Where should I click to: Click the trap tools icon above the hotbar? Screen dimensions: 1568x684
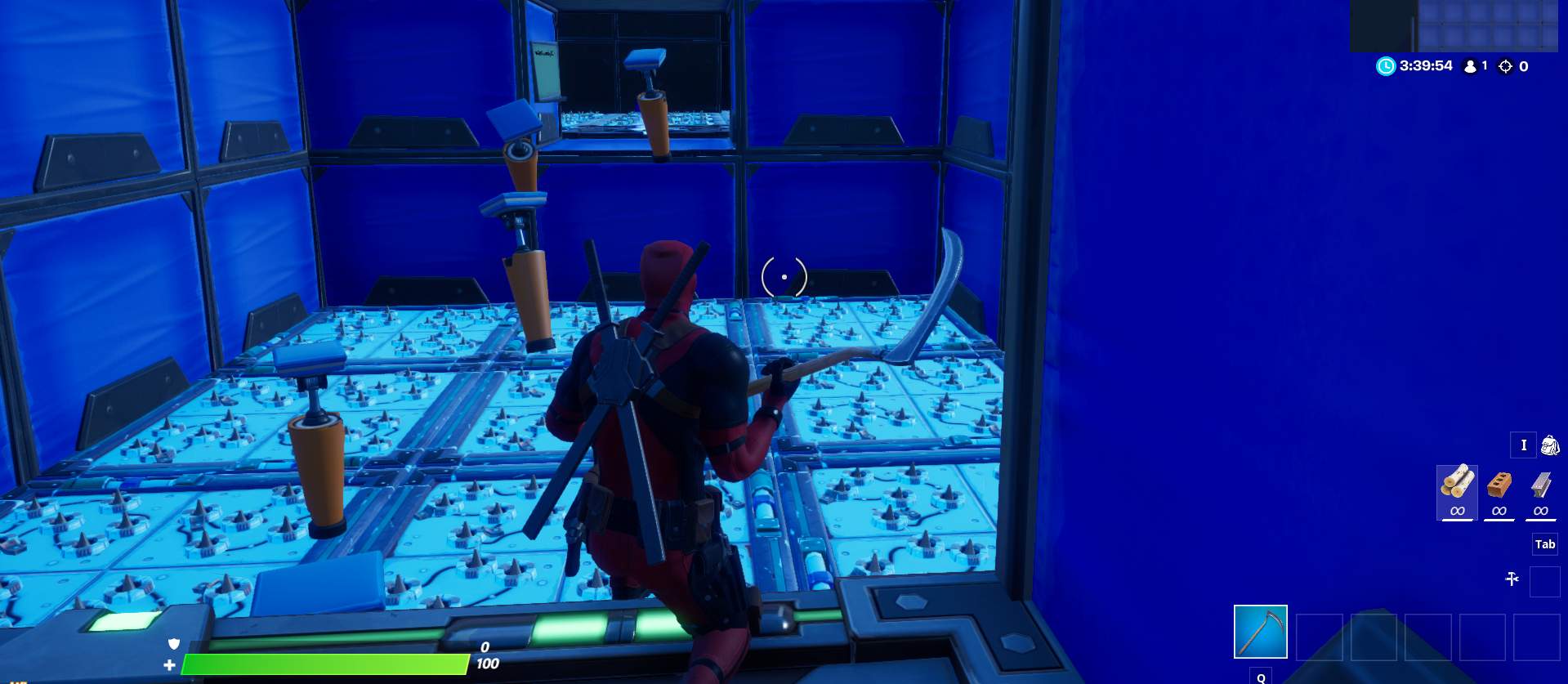pyautogui.click(x=1513, y=577)
